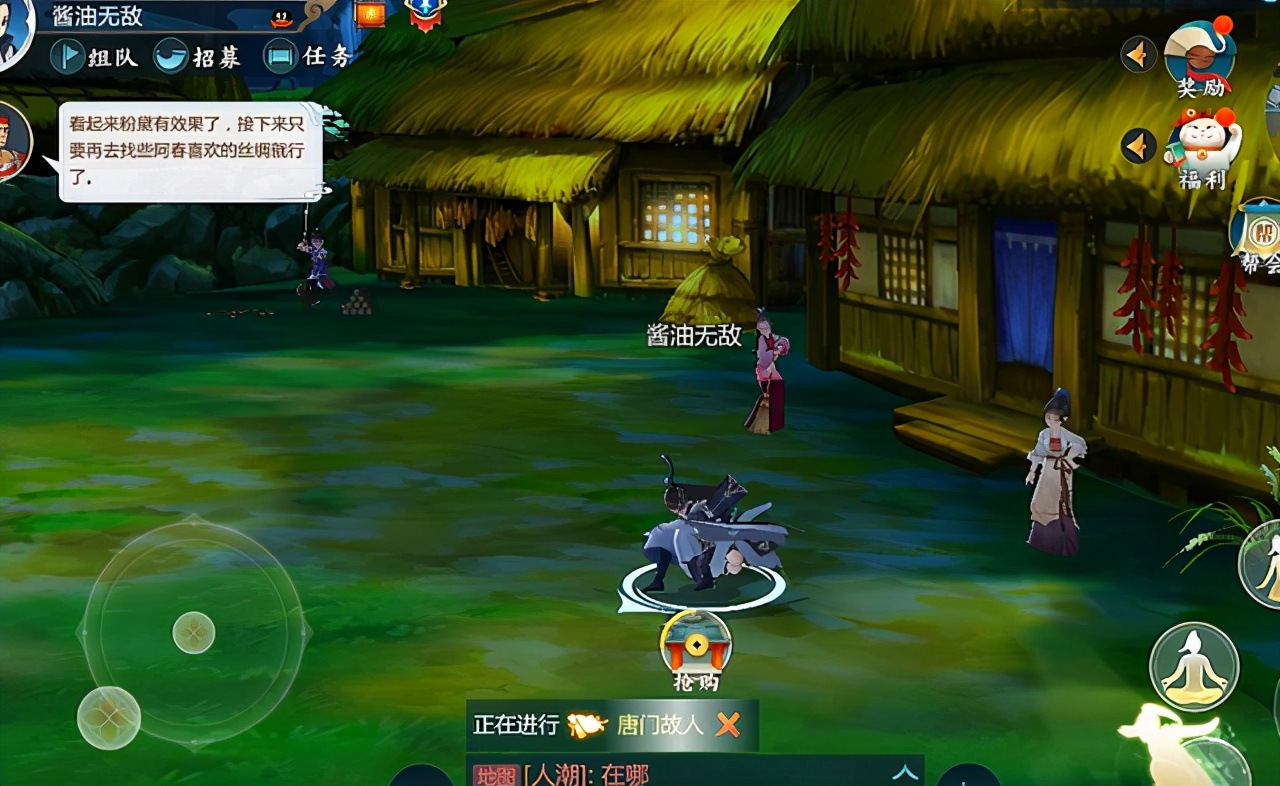Open the 帮会 guild icon
Viewport: 1280px width, 786px height.
point(1257,235)
